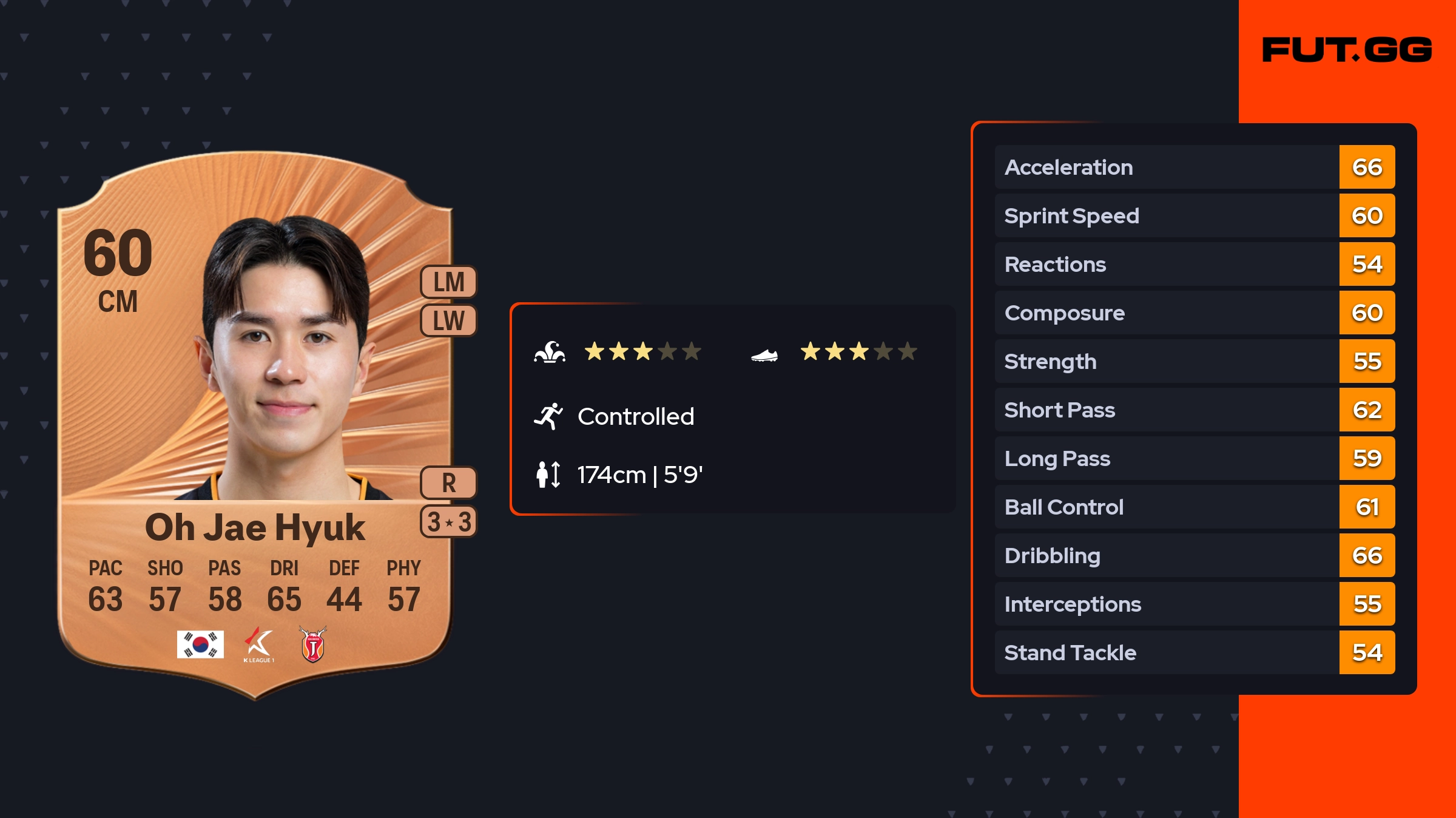The height and width of the screenshot is (818, 1456).
Task: Select the Stand Tackle stat row
Action: pyautogui.click(x=1194, y=652)
